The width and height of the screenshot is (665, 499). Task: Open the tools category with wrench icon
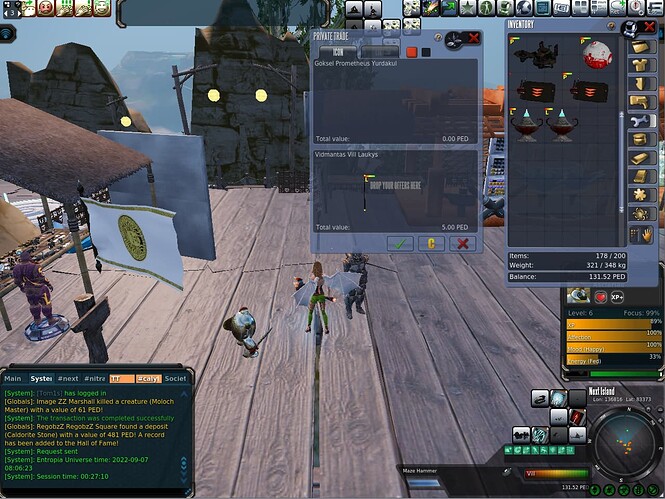point(640,121)
